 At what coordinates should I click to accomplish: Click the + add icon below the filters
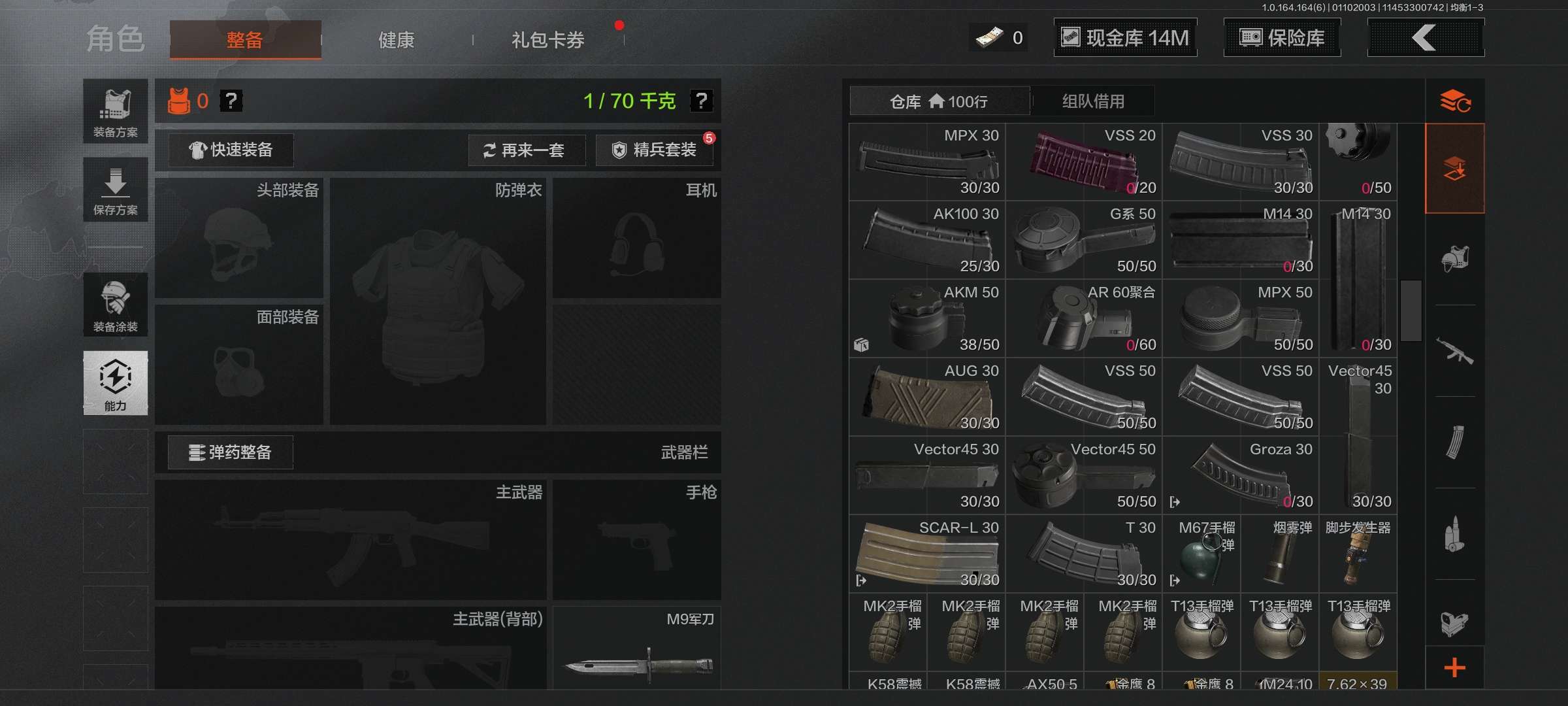[x=1456, y=668]
